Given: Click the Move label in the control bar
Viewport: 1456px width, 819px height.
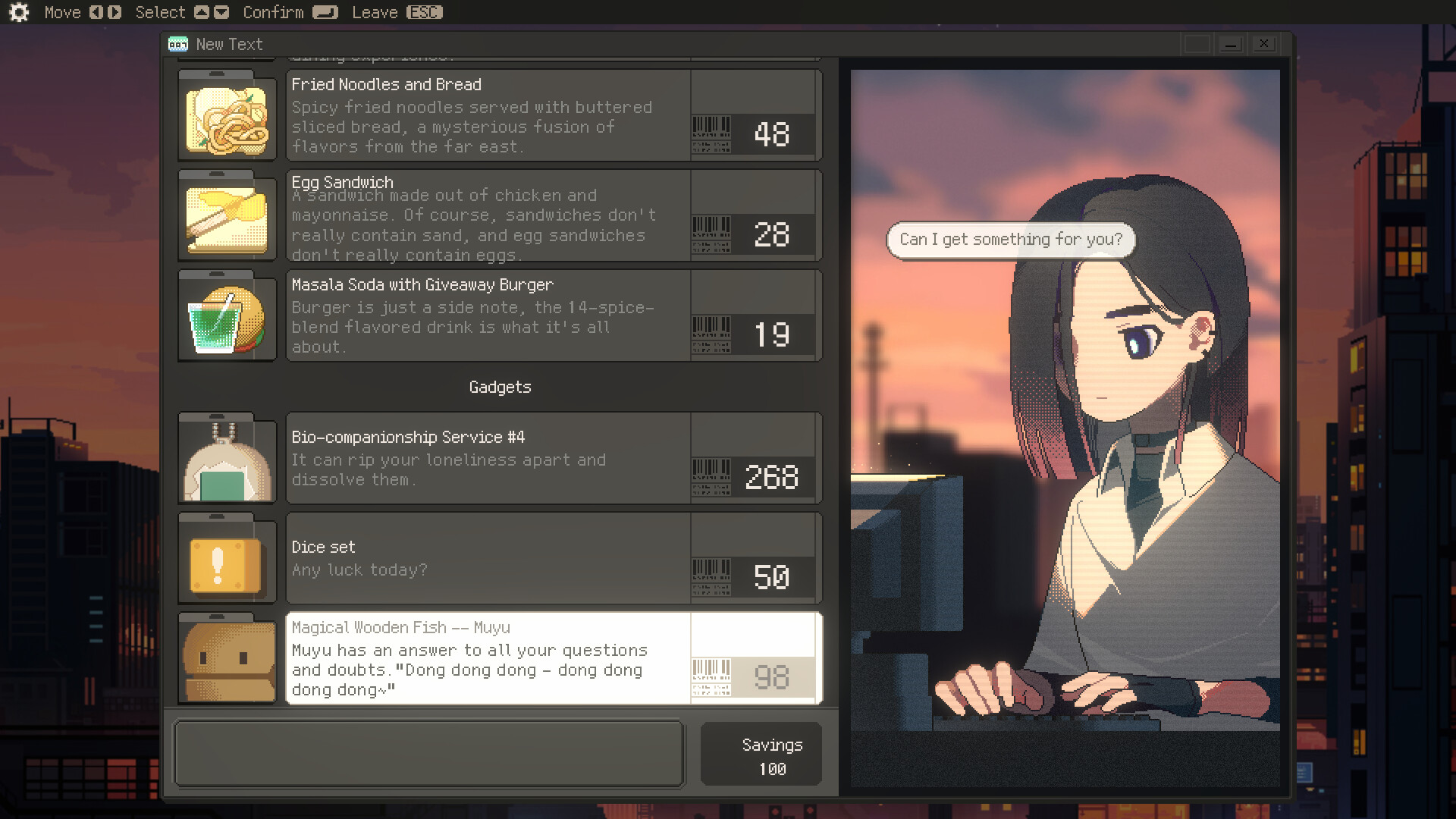Looking at the screenshot, I should [x=64, y=12].
